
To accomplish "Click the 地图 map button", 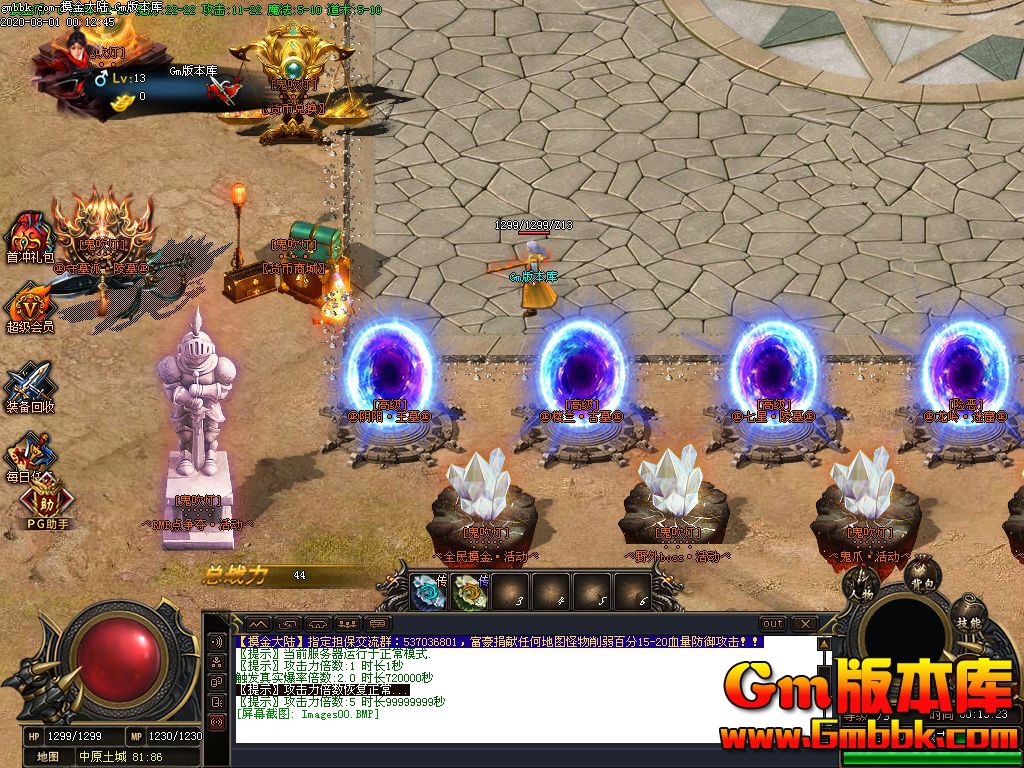I will (x=48, y=757).
